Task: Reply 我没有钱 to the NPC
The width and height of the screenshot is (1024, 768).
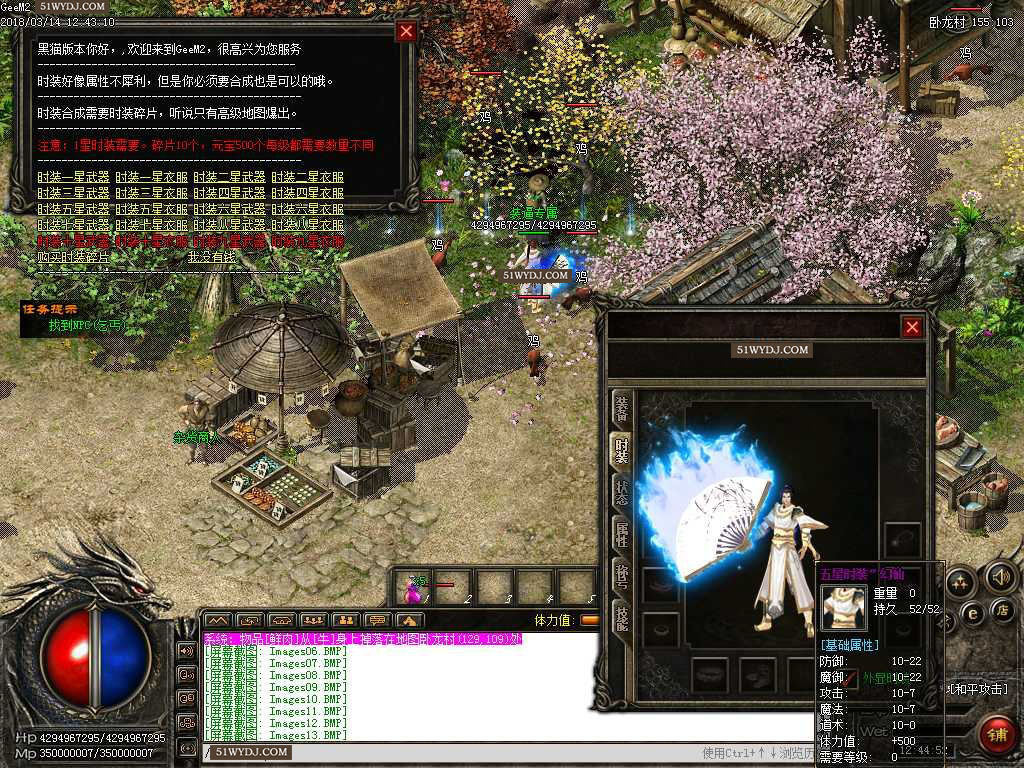Action: point(212,257)
